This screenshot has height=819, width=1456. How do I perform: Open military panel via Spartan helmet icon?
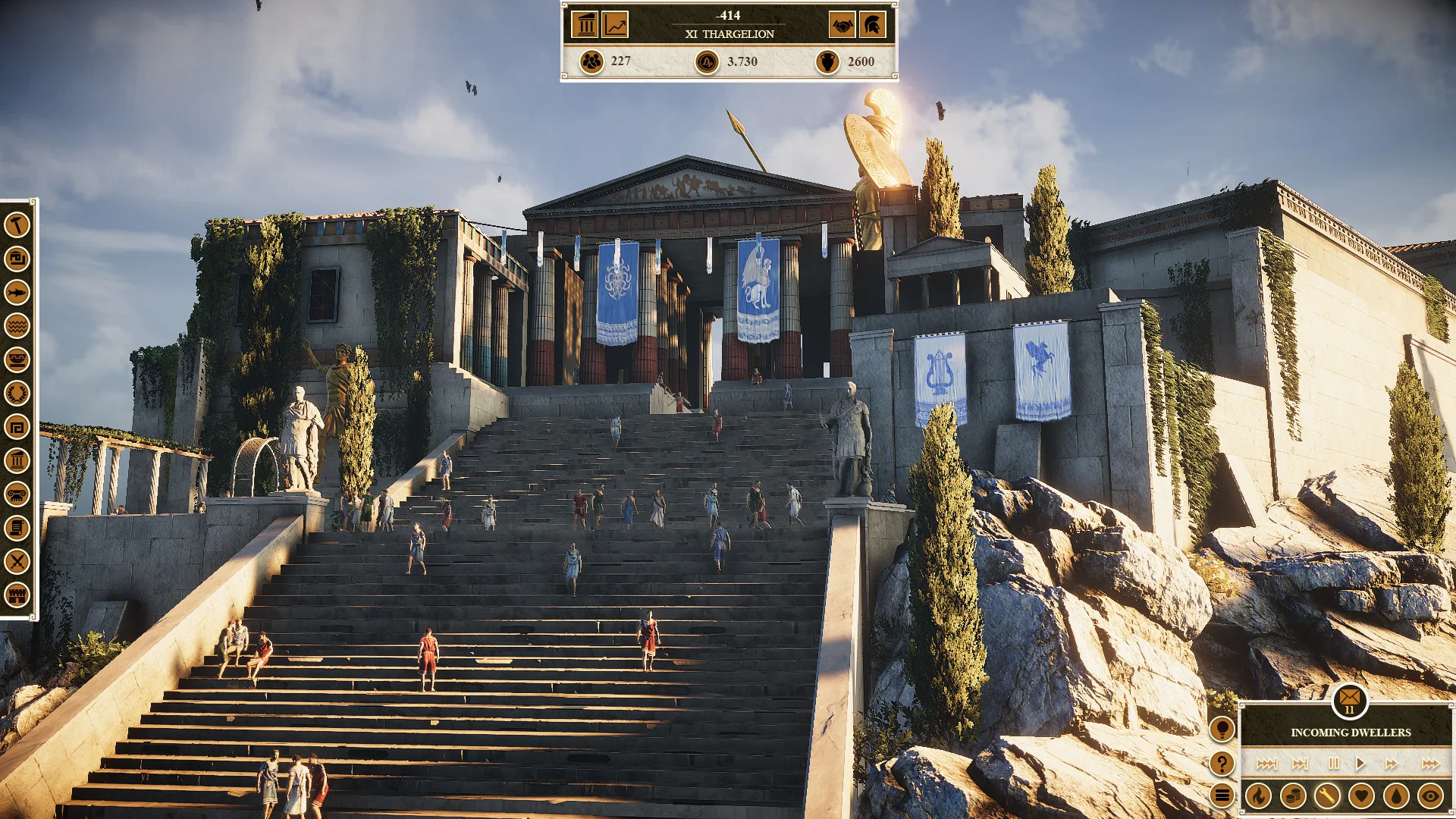[874, 25]
